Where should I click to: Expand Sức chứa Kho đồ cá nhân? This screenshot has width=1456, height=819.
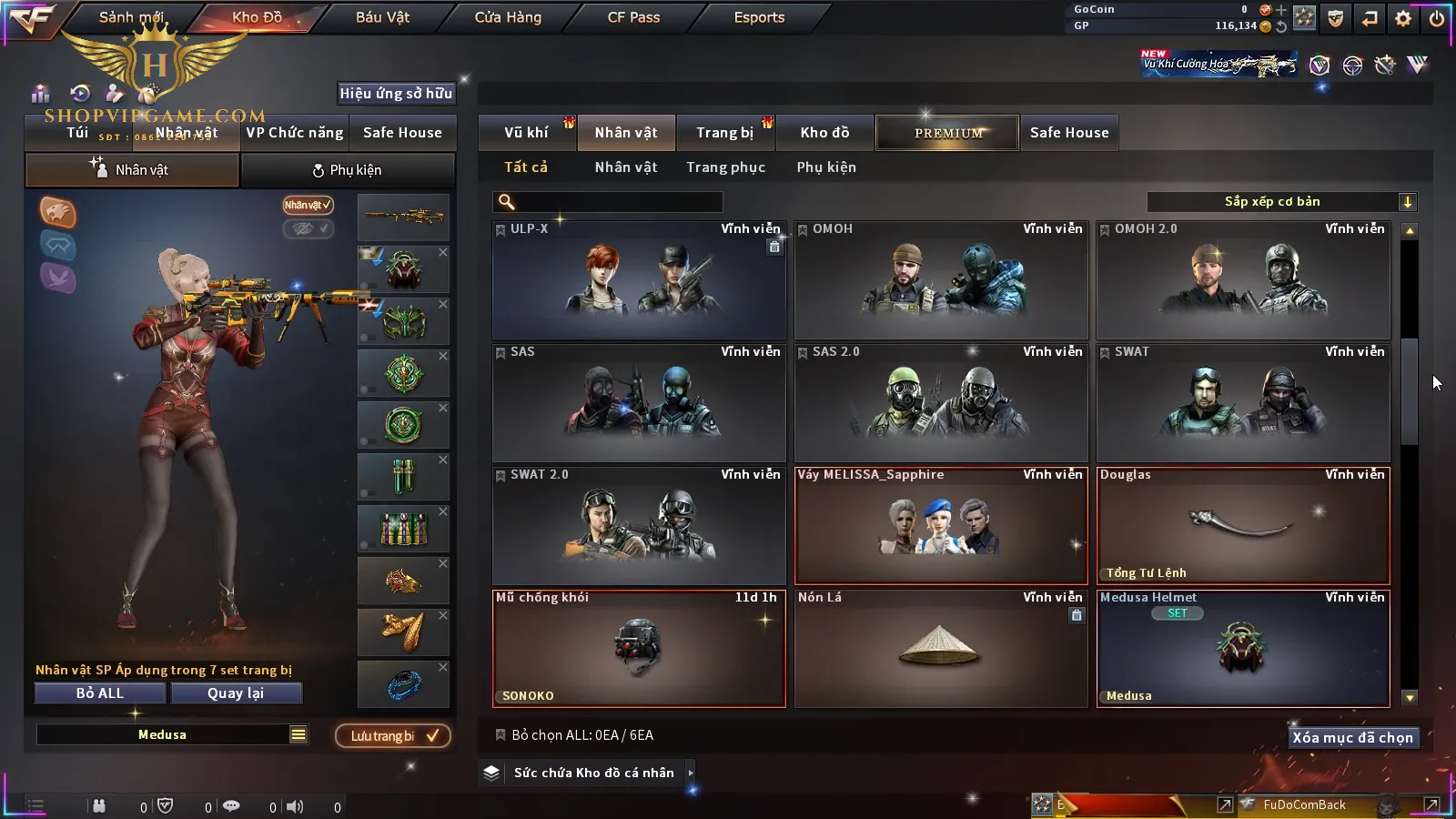point(593,773)
